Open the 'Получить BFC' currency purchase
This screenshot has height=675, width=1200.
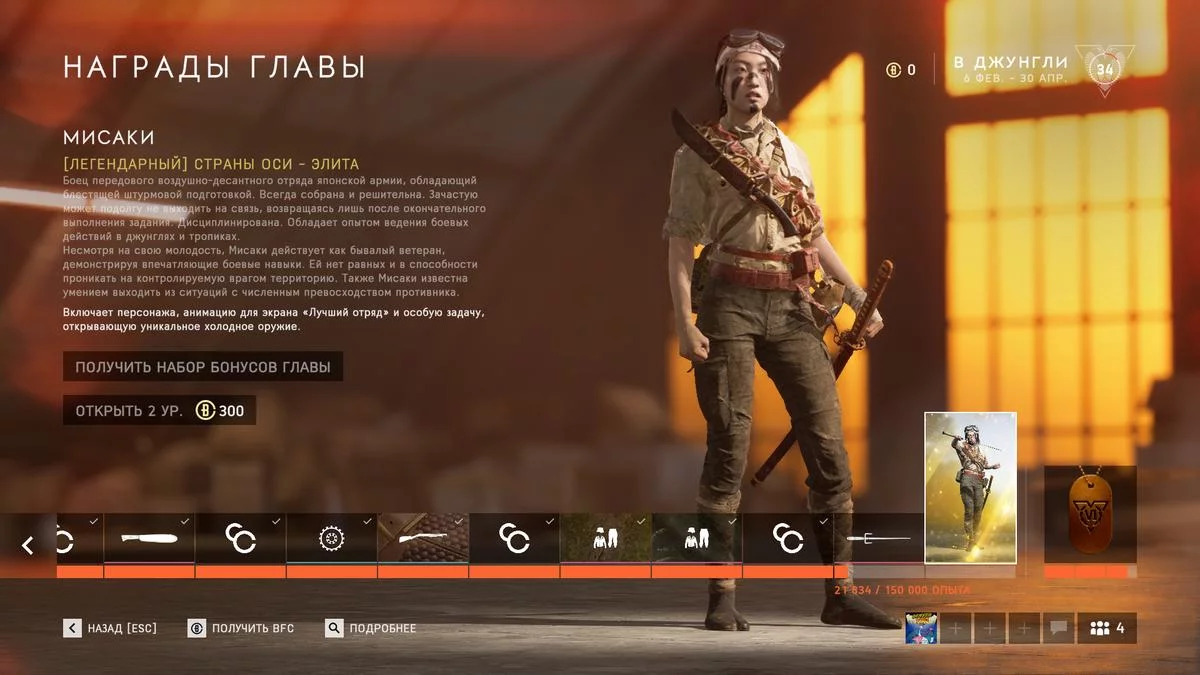tap(241, 628)
